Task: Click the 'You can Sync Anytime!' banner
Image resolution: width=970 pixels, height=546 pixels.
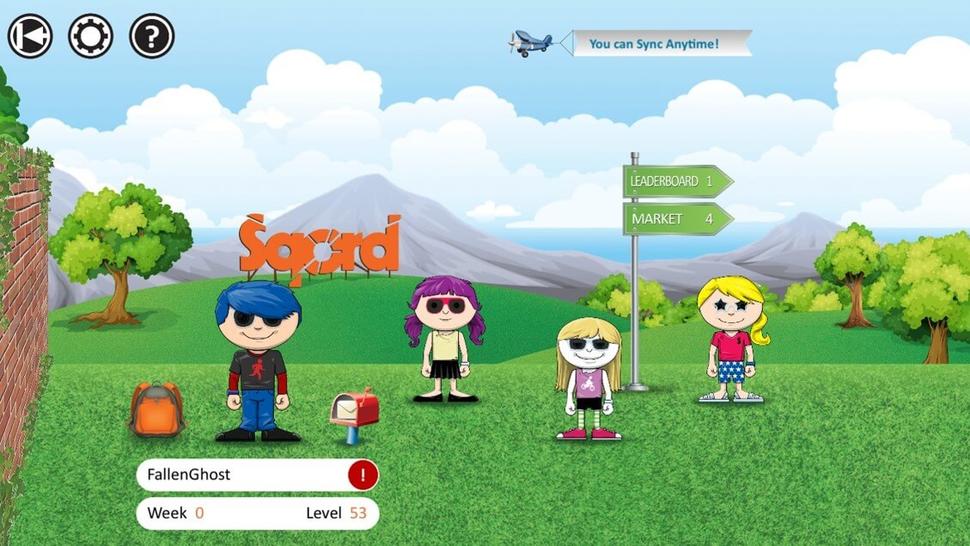Action: tap(654, 44)
